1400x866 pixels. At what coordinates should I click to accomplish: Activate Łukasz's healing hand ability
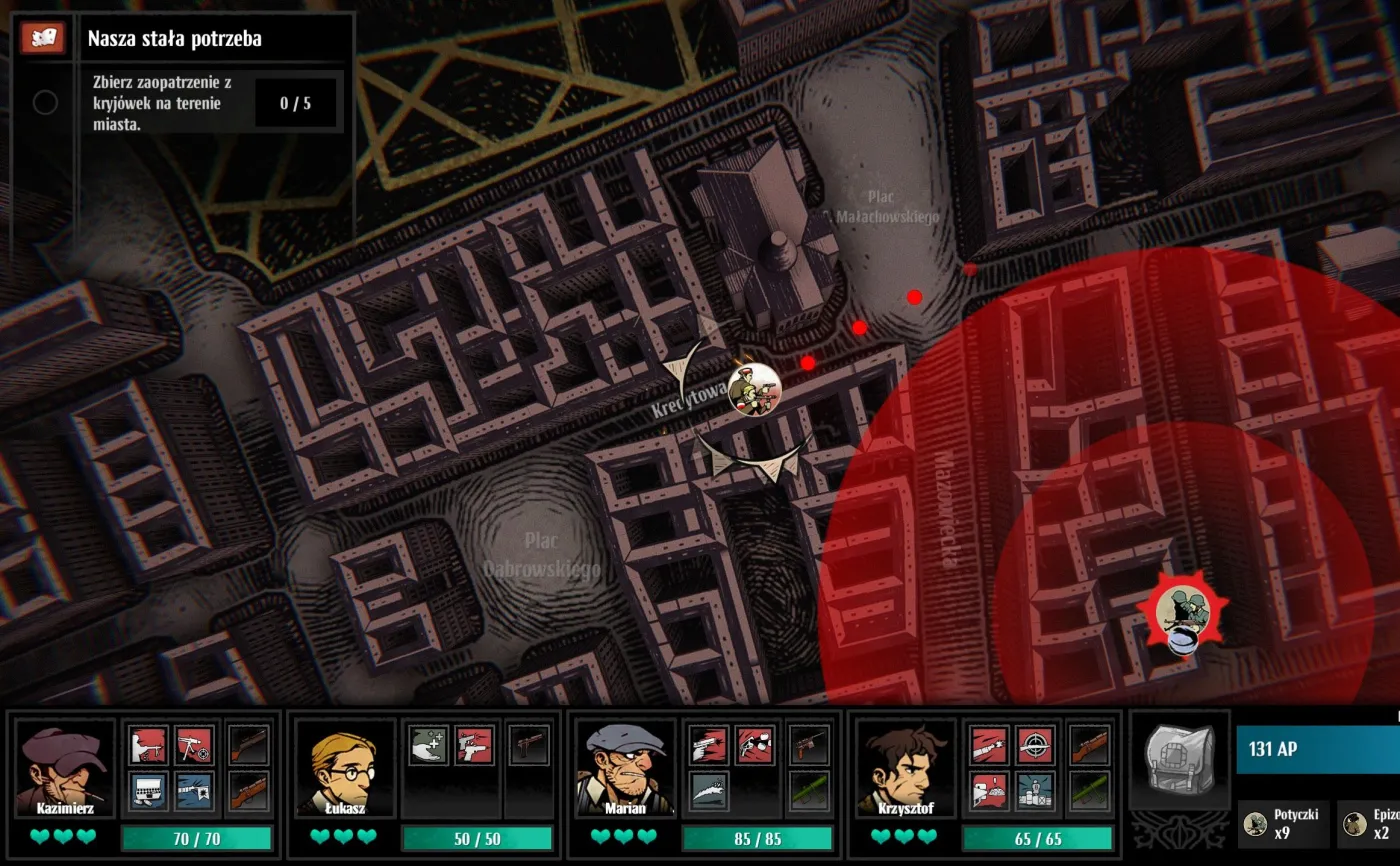coord(429,745)
